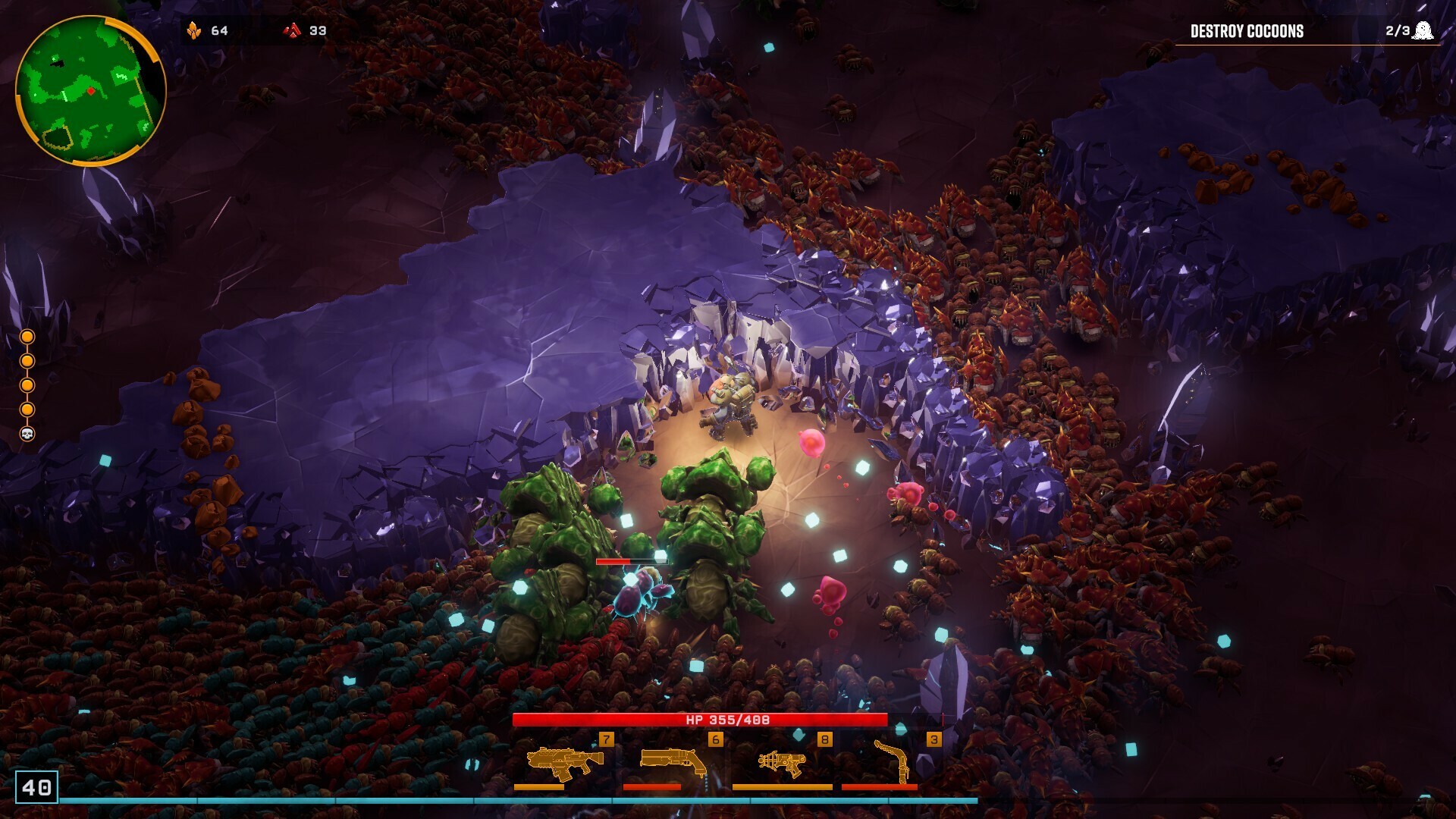
Task: Toggle the second milestone dot on left track
Action: coord(27,361)
